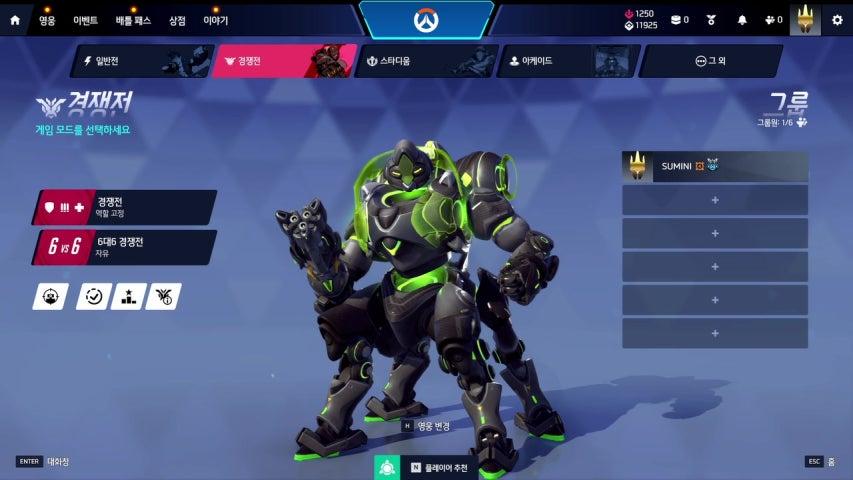Open the 이벤트 events menu

pyautogui.click(x=86, y=20)
